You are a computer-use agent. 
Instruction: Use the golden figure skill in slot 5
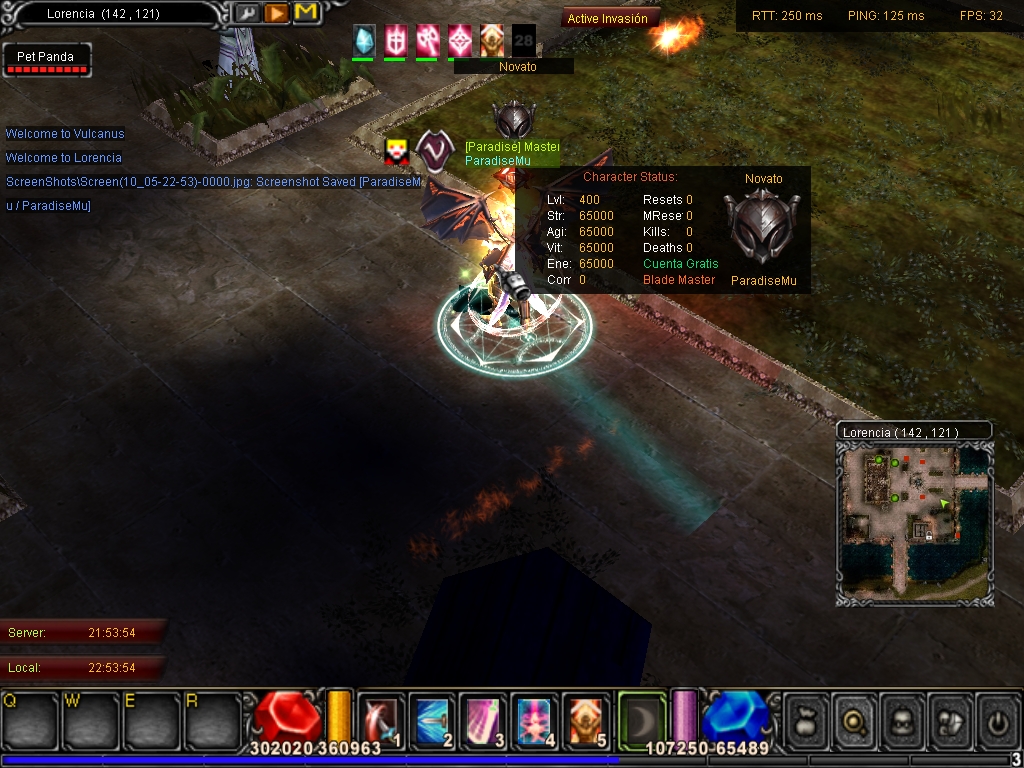(585, 720)
